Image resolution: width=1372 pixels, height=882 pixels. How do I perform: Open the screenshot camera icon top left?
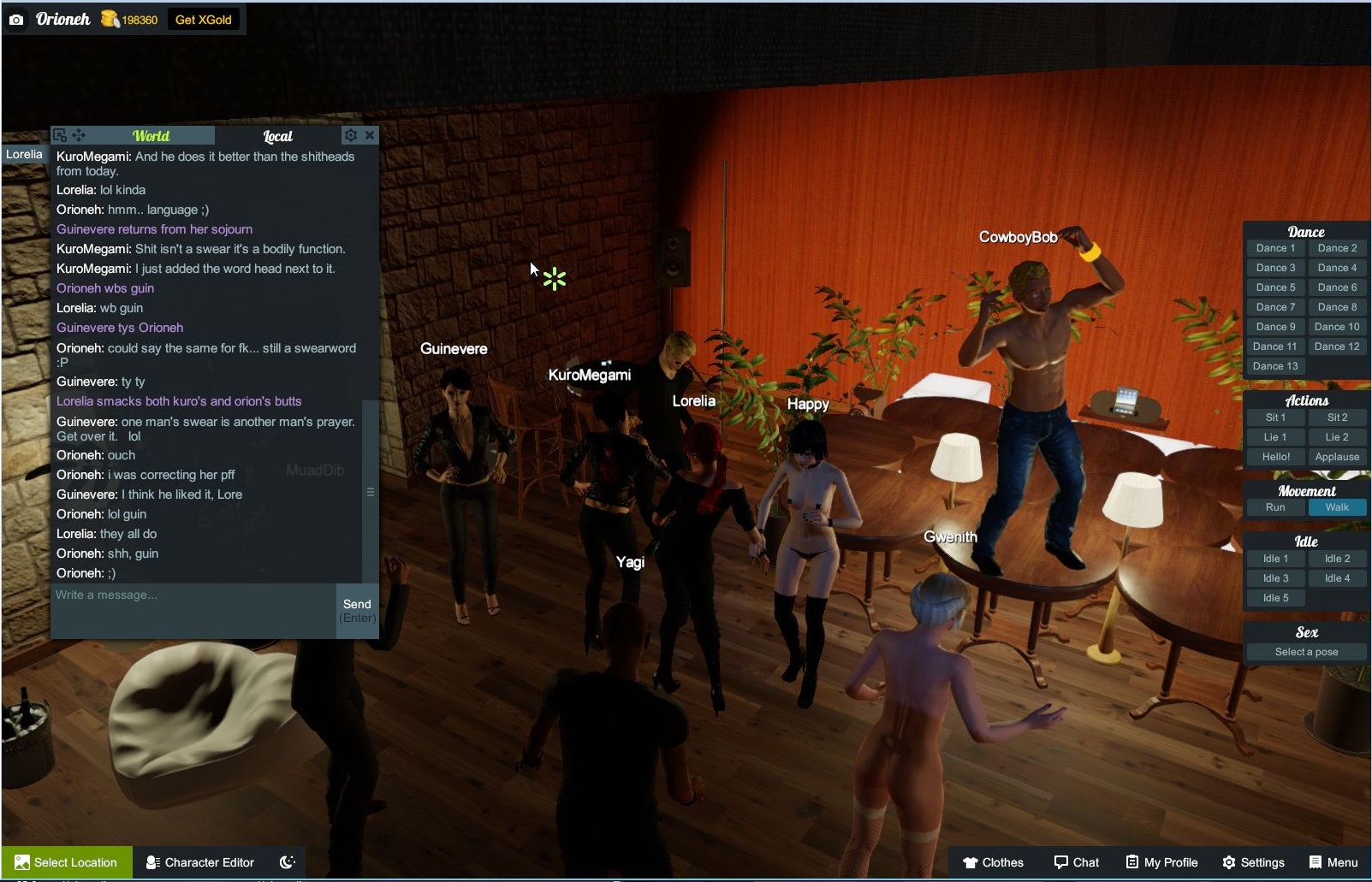point(17,18)
